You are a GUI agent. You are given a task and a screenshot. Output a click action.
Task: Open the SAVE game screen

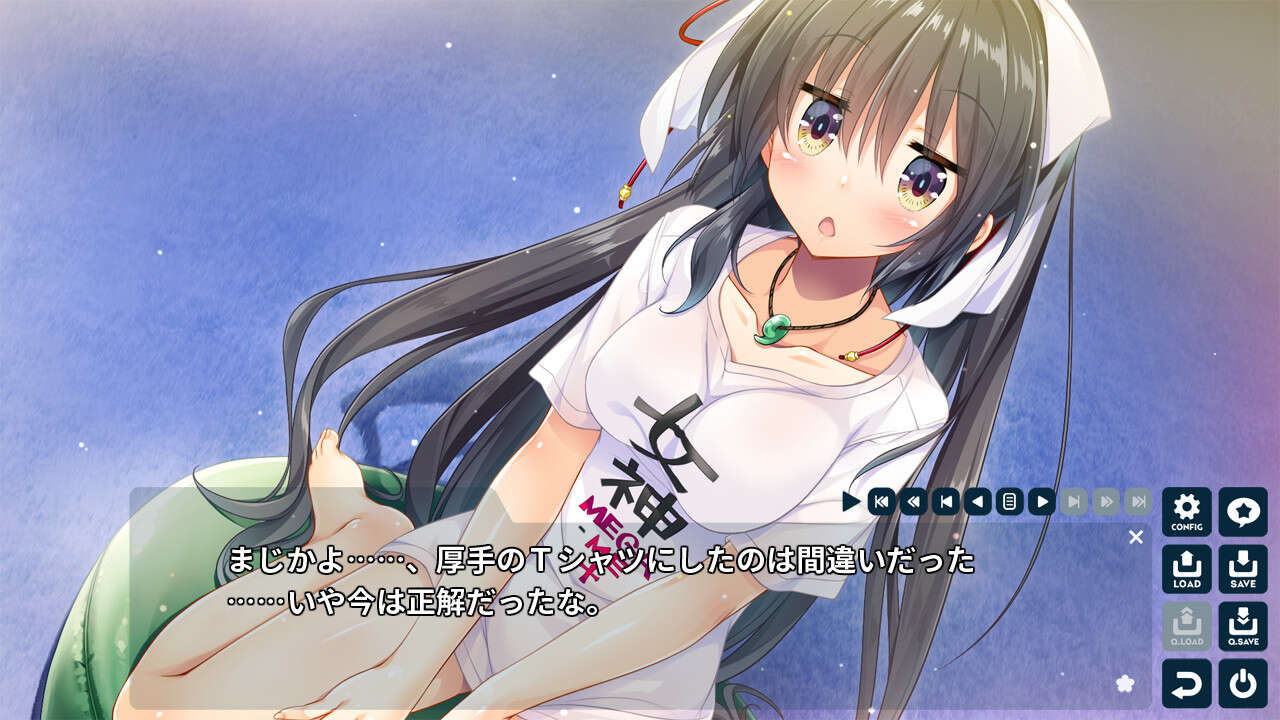click(1243, 569)
